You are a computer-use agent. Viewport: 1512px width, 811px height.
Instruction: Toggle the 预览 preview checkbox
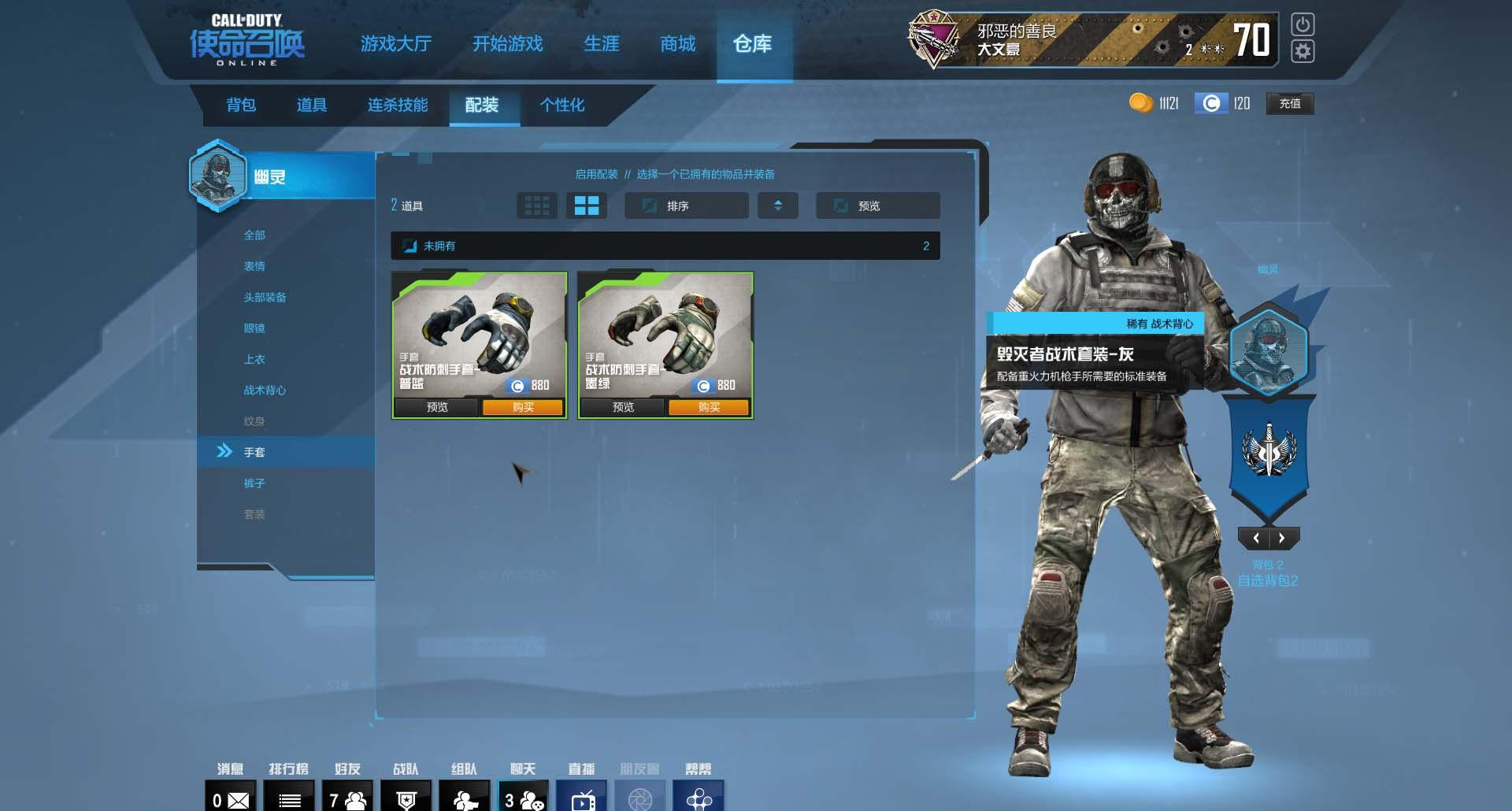841,206
